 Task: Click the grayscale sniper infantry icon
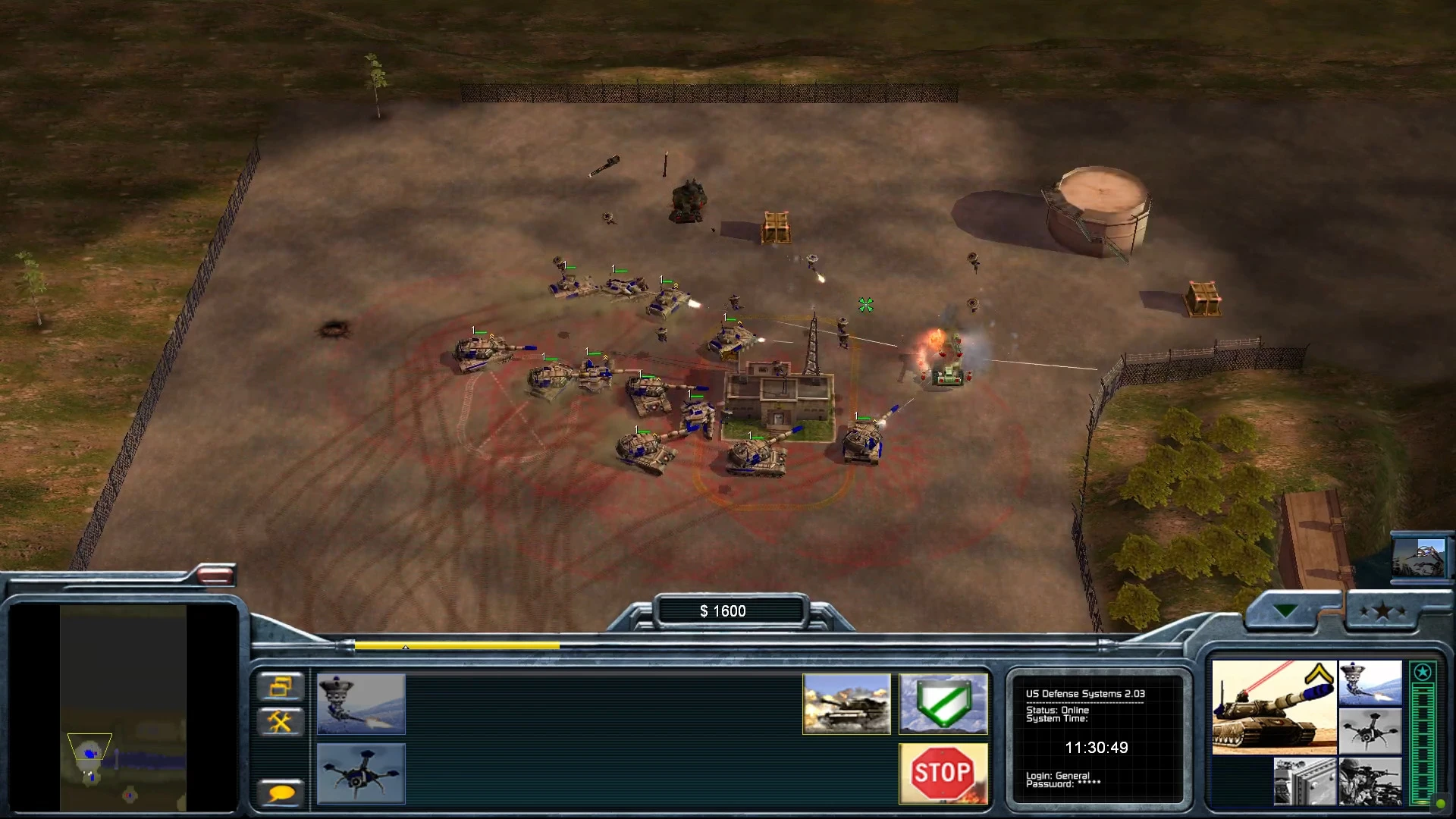pyautogui.click(x=1370, y=782)
